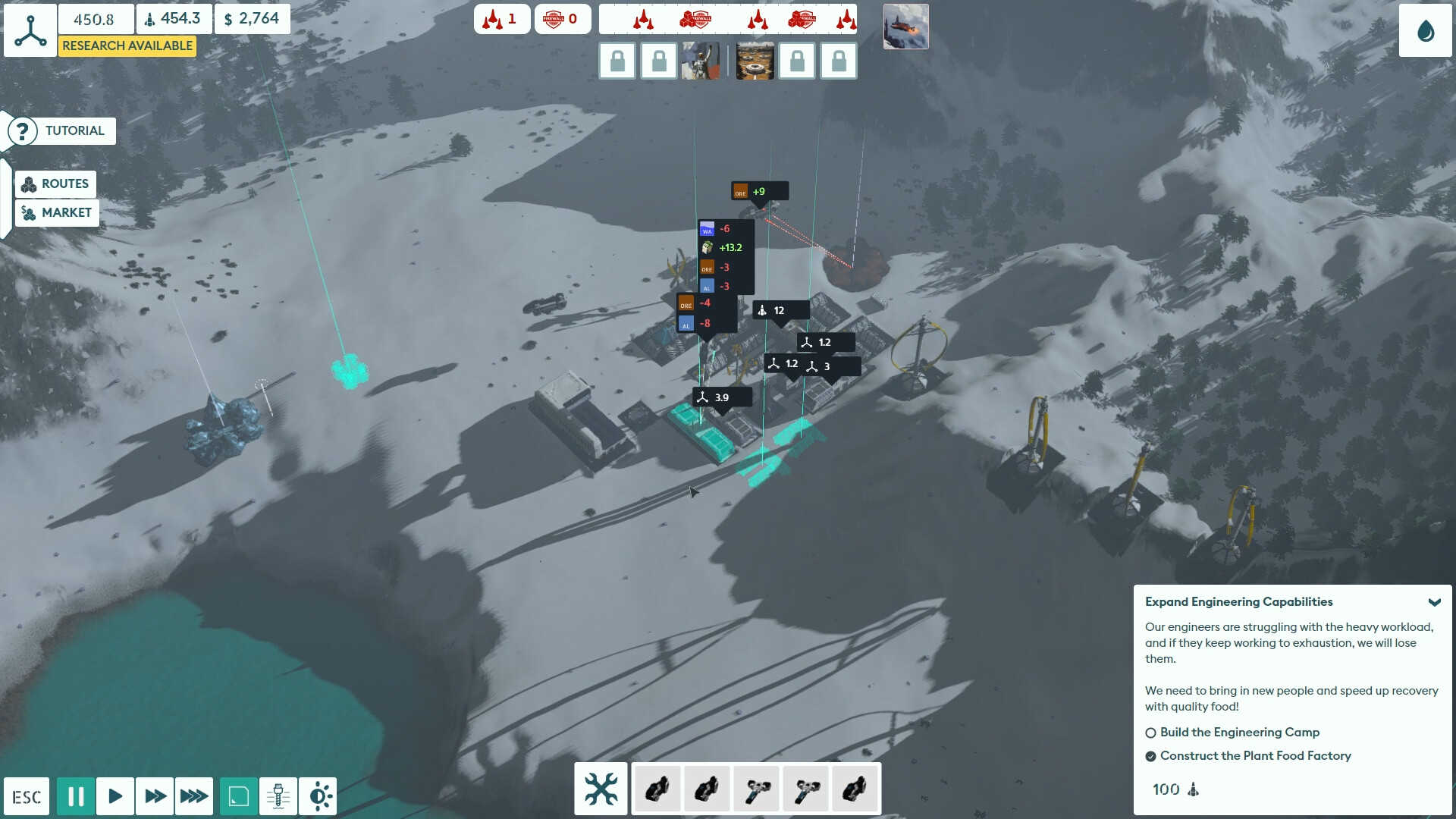Image resolution: width=1456 pixels, height=819 pixels.
Task: Click the drill depth icon near speed controls
Action: click(x=278, y=795)
